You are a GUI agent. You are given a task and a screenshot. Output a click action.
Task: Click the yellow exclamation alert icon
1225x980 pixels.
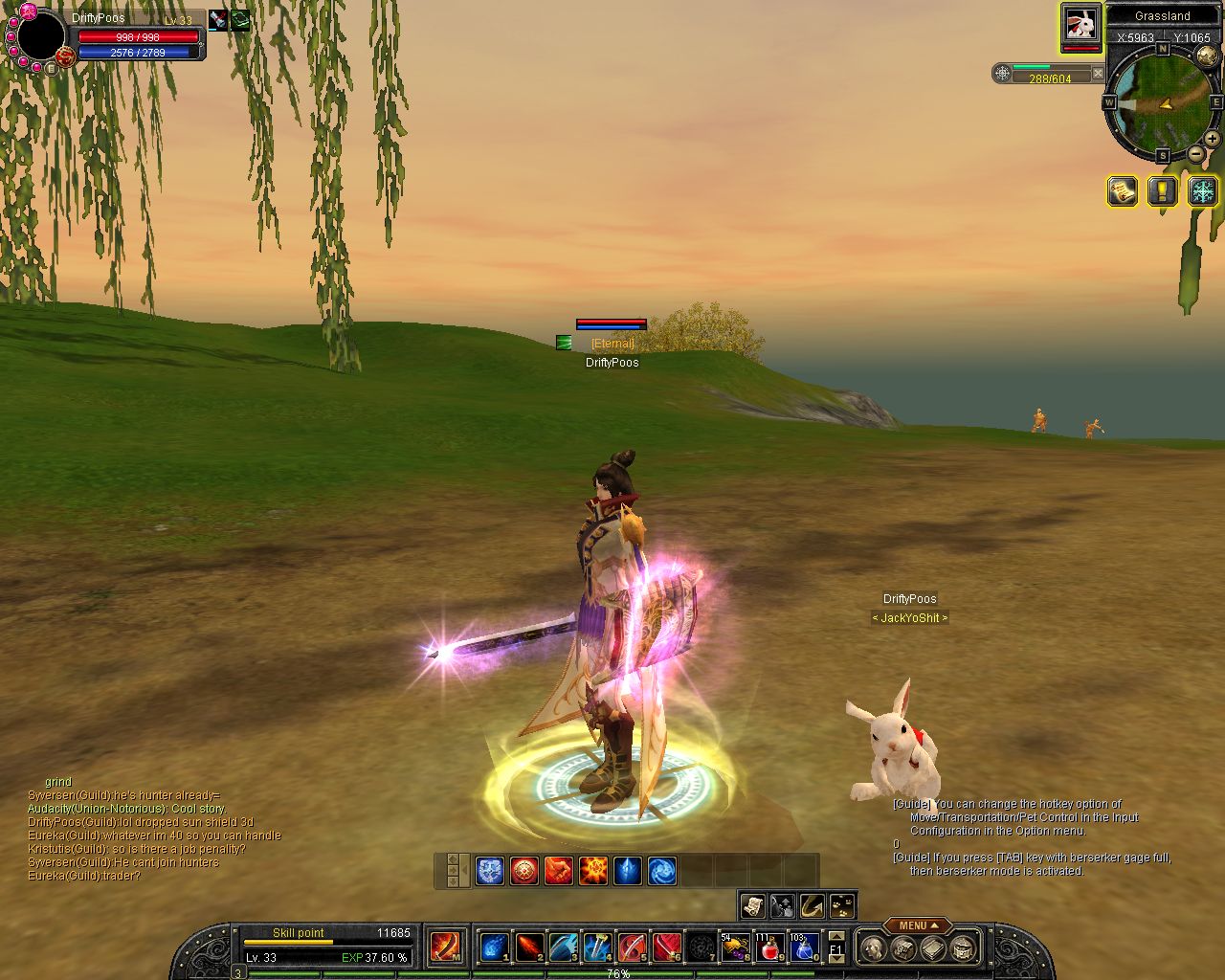1162,190
